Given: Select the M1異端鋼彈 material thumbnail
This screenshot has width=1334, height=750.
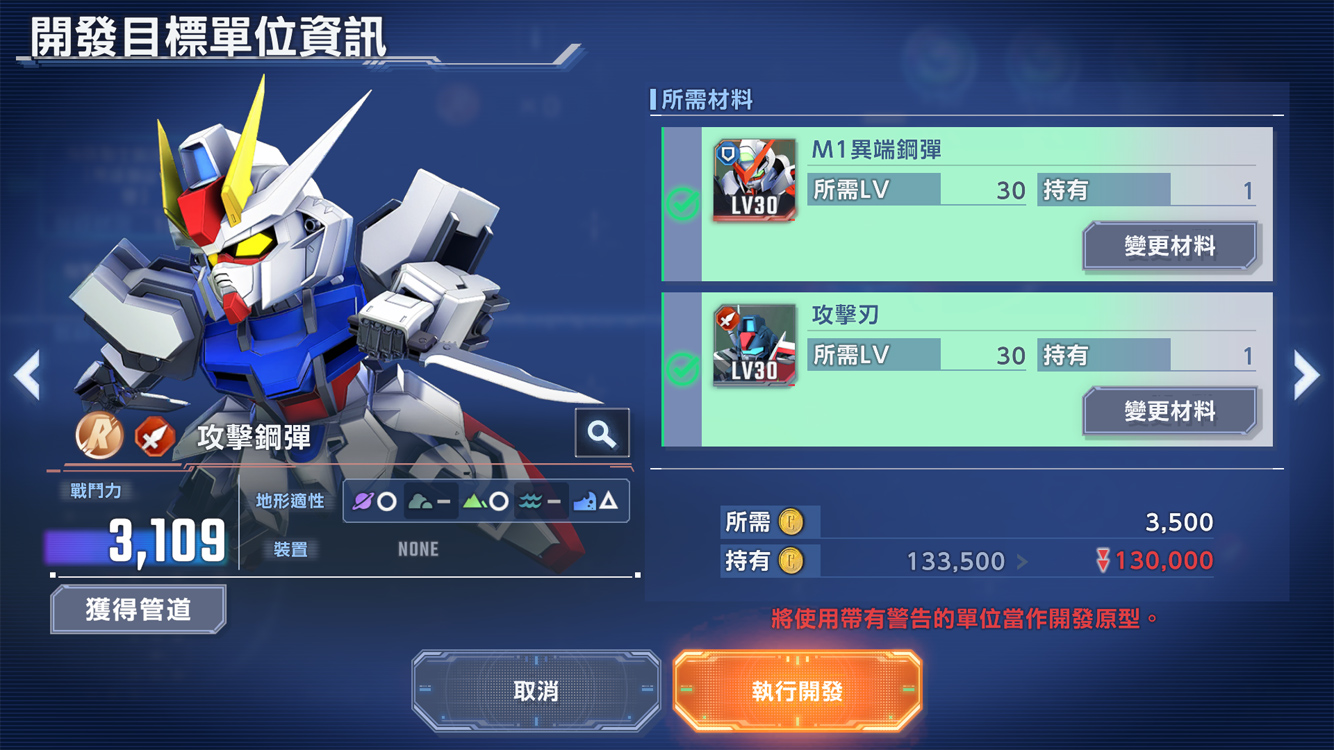Looking at the screenshot, I should point(755,180).
